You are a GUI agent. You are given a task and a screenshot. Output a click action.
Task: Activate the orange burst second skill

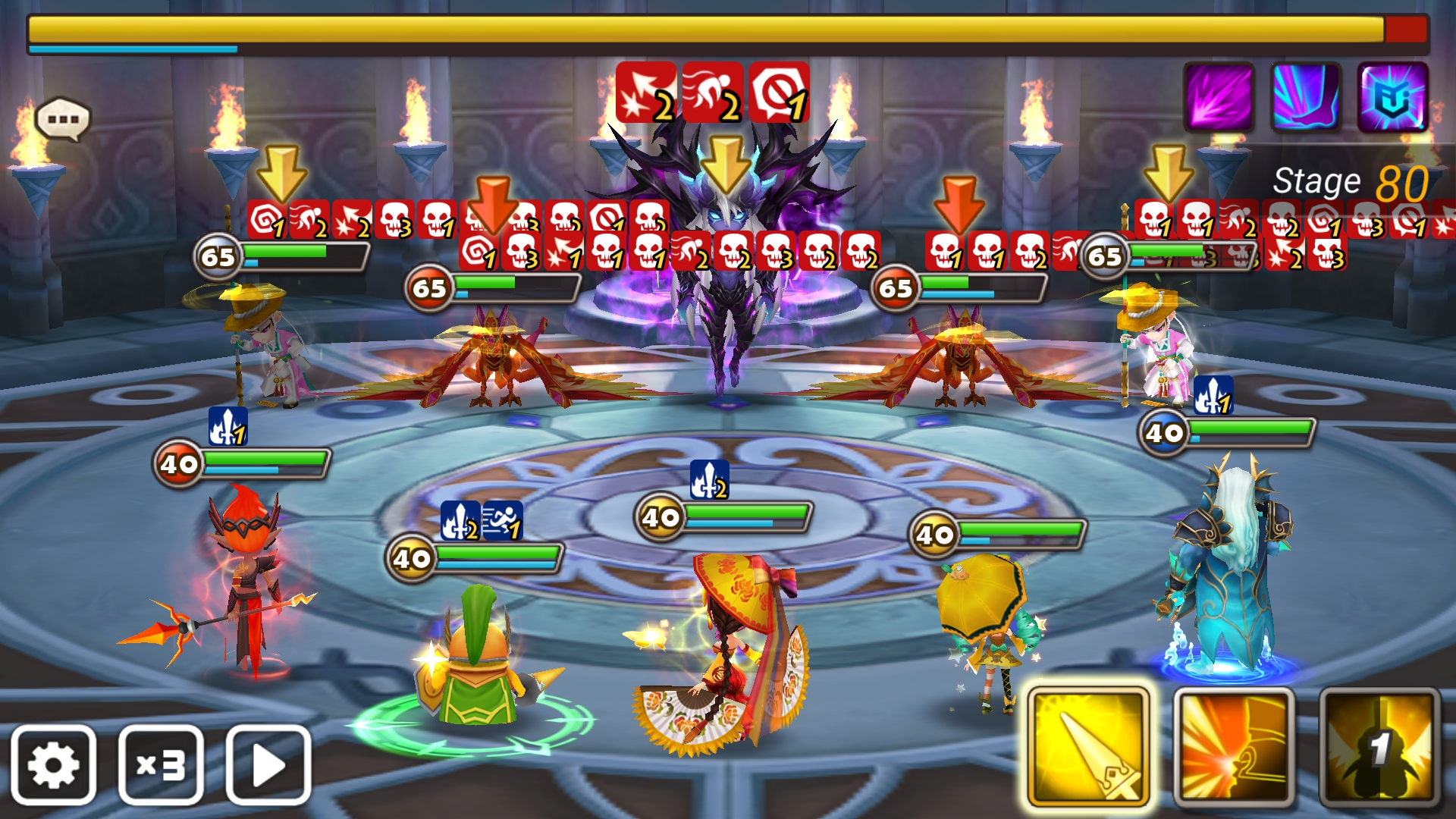1234,747
